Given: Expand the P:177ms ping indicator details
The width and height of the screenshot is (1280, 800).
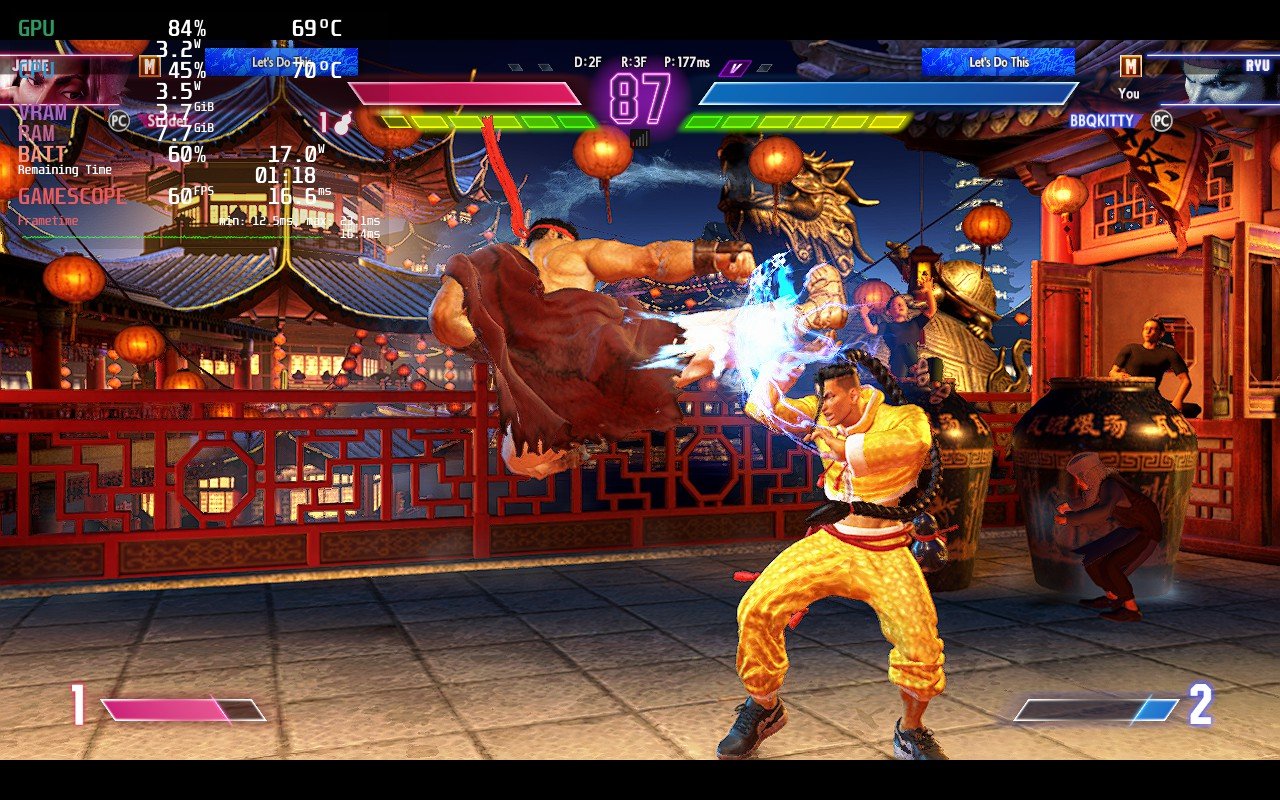Looking at the screenshot, I should pyautogui.click(x=685, y=60).
